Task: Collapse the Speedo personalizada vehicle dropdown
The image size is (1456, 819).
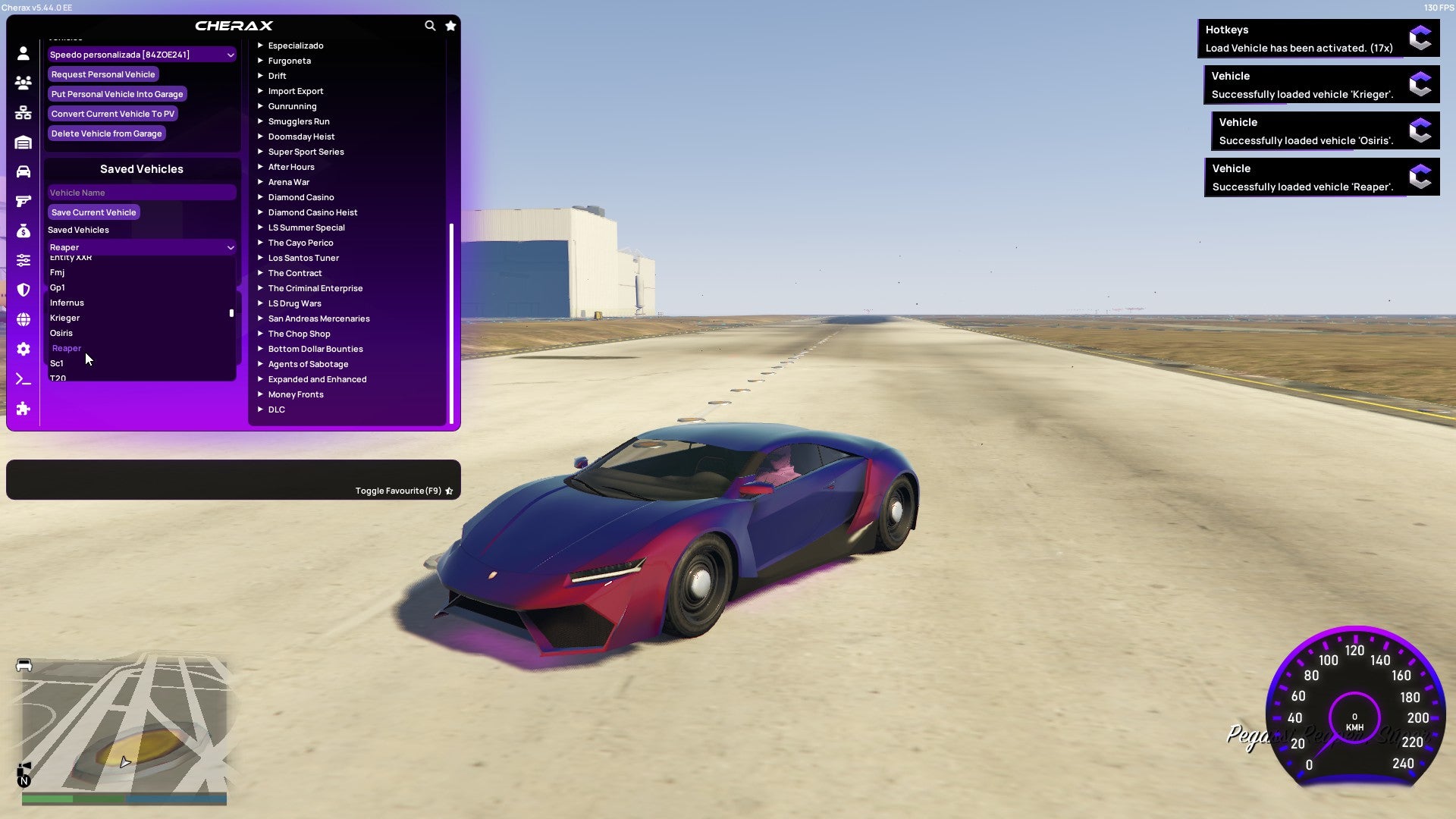Action: (231, 55)
